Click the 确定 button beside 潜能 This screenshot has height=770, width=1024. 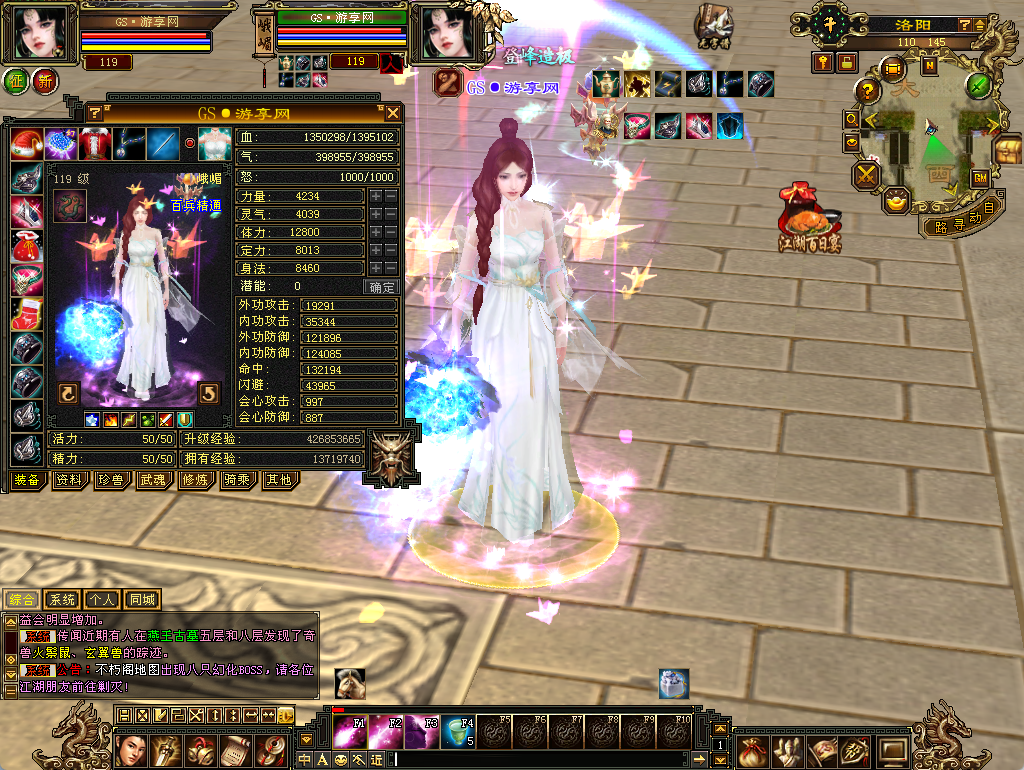pos(382,287)
